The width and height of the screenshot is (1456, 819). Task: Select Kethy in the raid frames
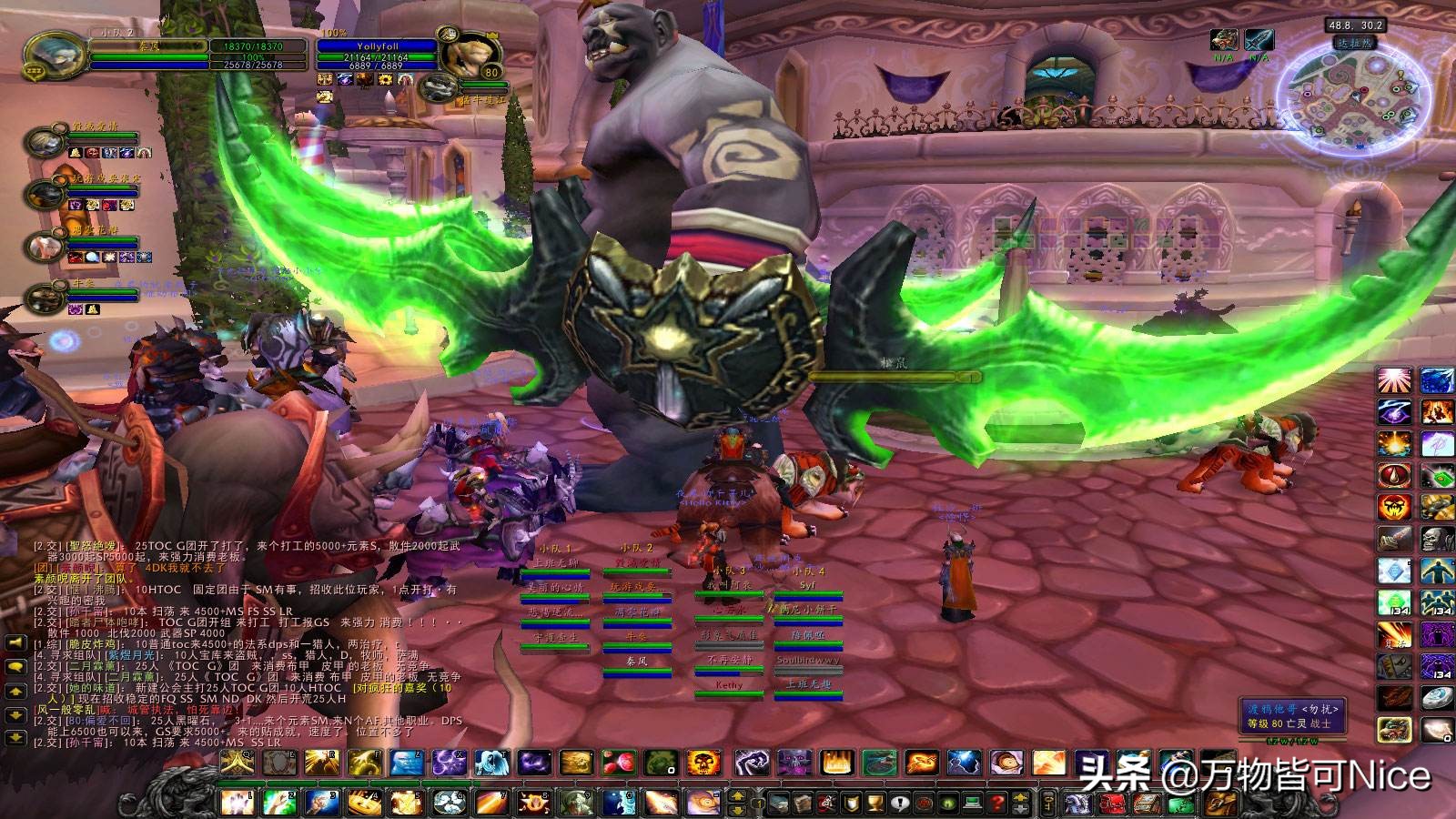(x=729, y=685)
